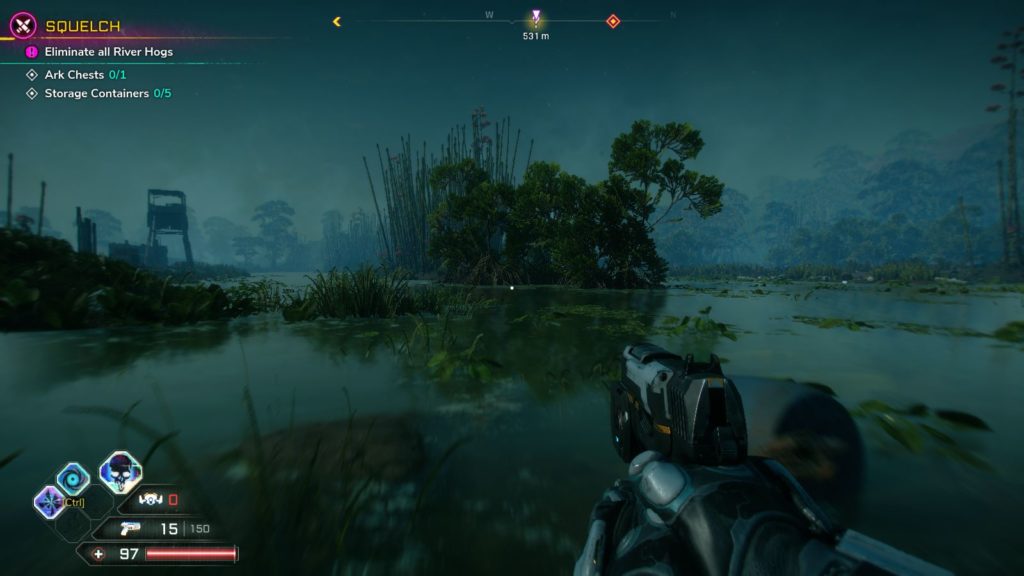Screen dimensions: 1024x576
Task: Click the health cross icon
Action: pyautogui.click(x=98, y=554)
